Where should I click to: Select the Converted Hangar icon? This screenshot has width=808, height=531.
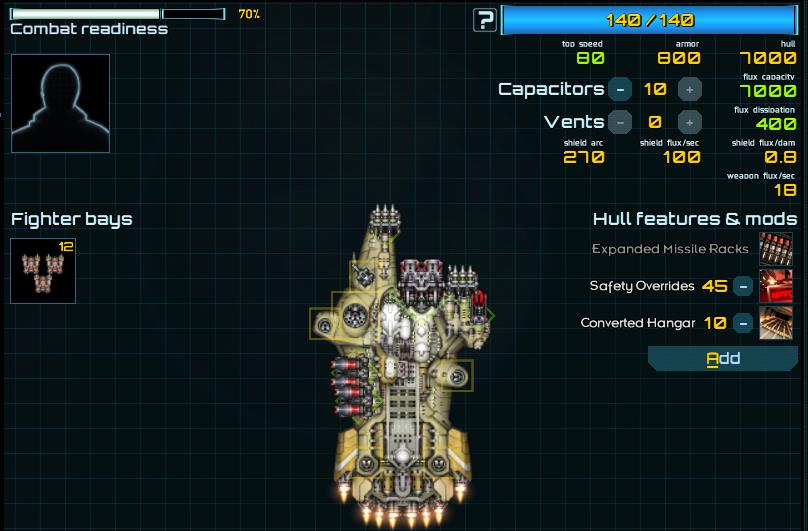click(x=776, y=323)
